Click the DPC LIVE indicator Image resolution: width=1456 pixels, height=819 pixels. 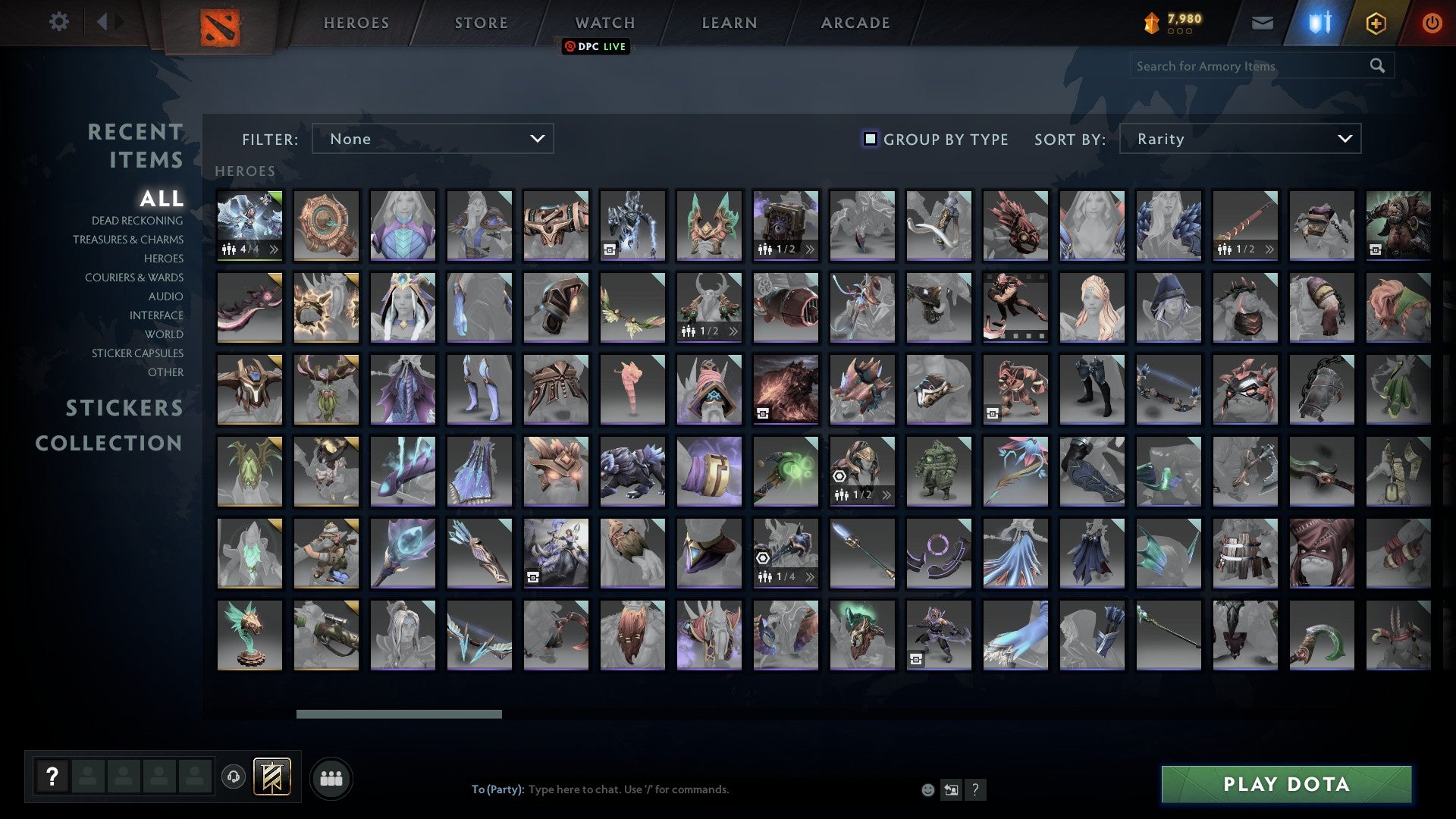pyautogui.click(x=595, y=46)
